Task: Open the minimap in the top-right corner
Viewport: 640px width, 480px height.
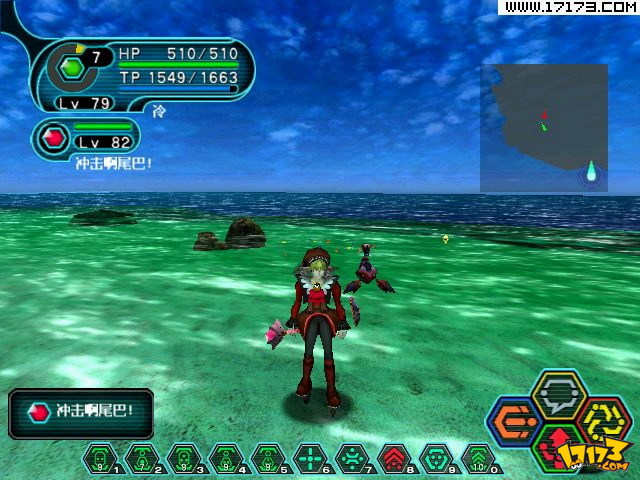Action: click(x=544, y=128)
